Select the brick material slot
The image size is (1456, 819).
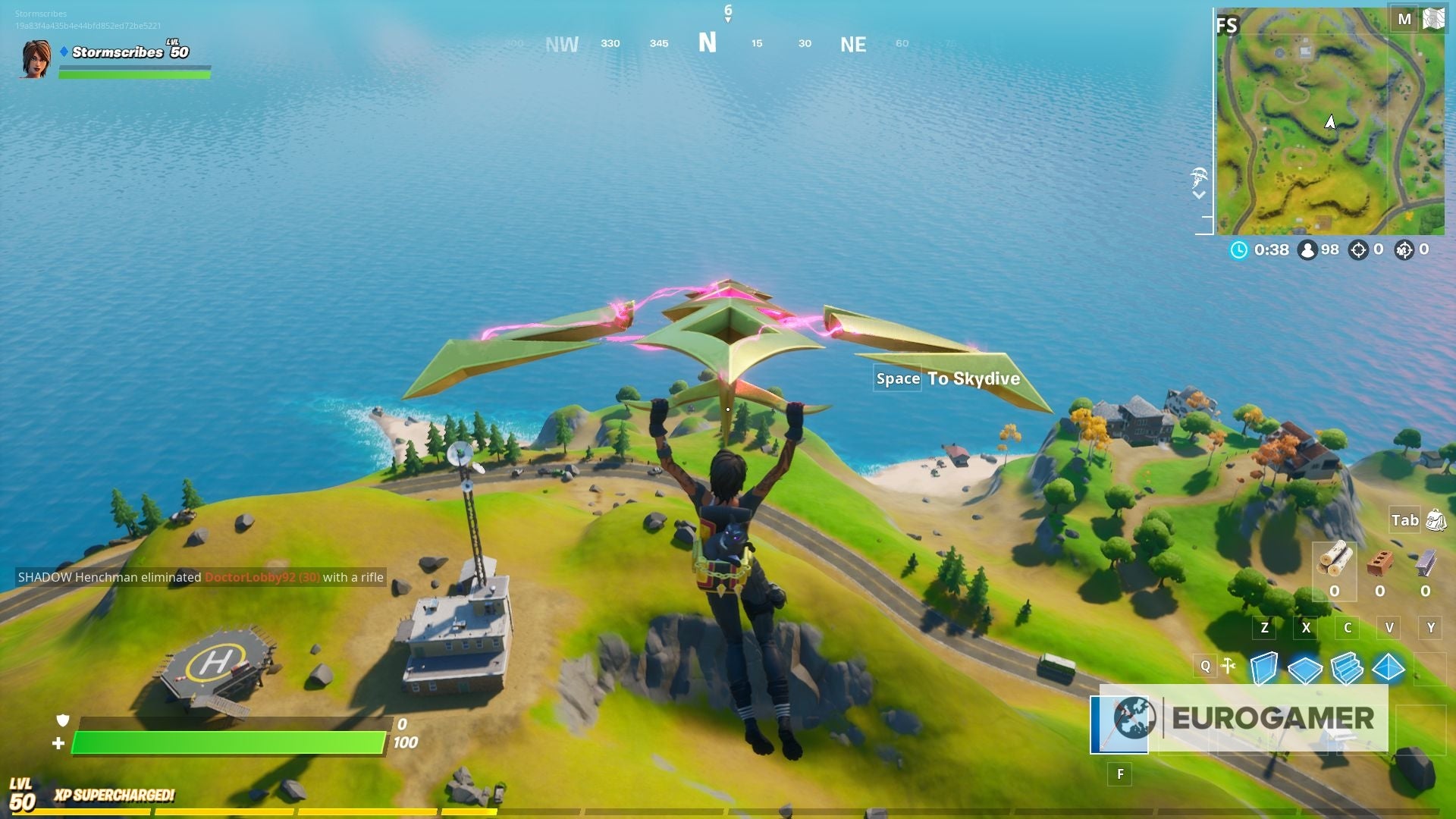tap(1380, 563)
